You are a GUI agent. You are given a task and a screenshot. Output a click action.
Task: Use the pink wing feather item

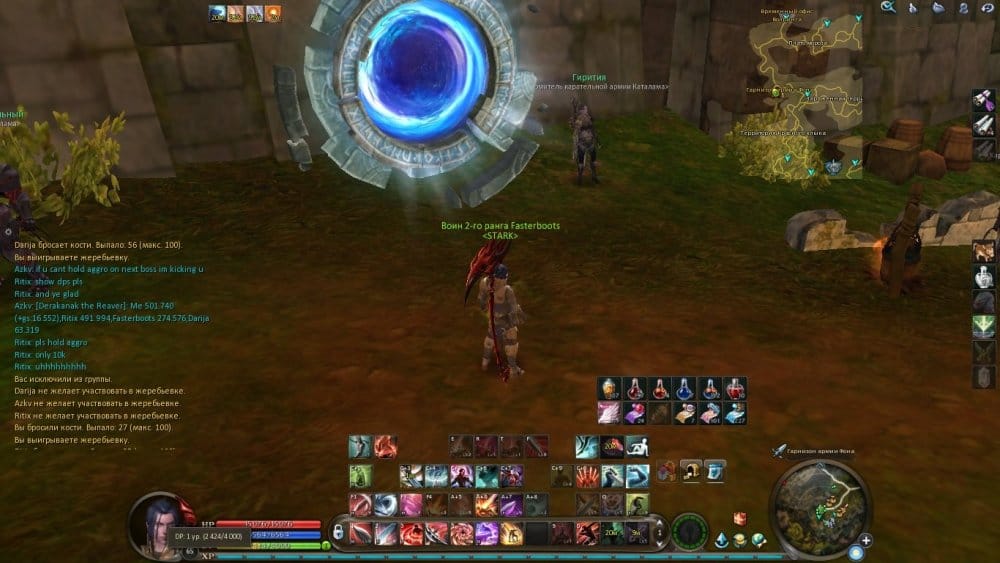coord(608,413)
